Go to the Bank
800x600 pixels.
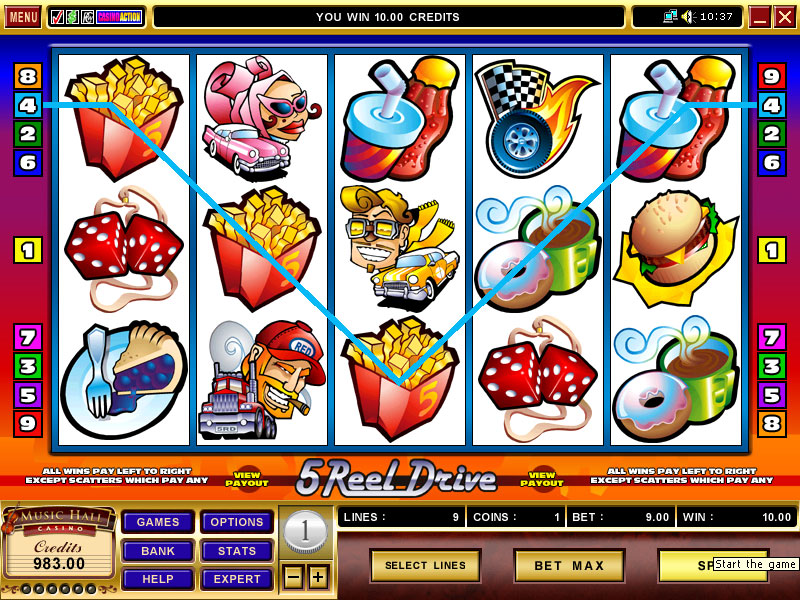pos(158,551)
